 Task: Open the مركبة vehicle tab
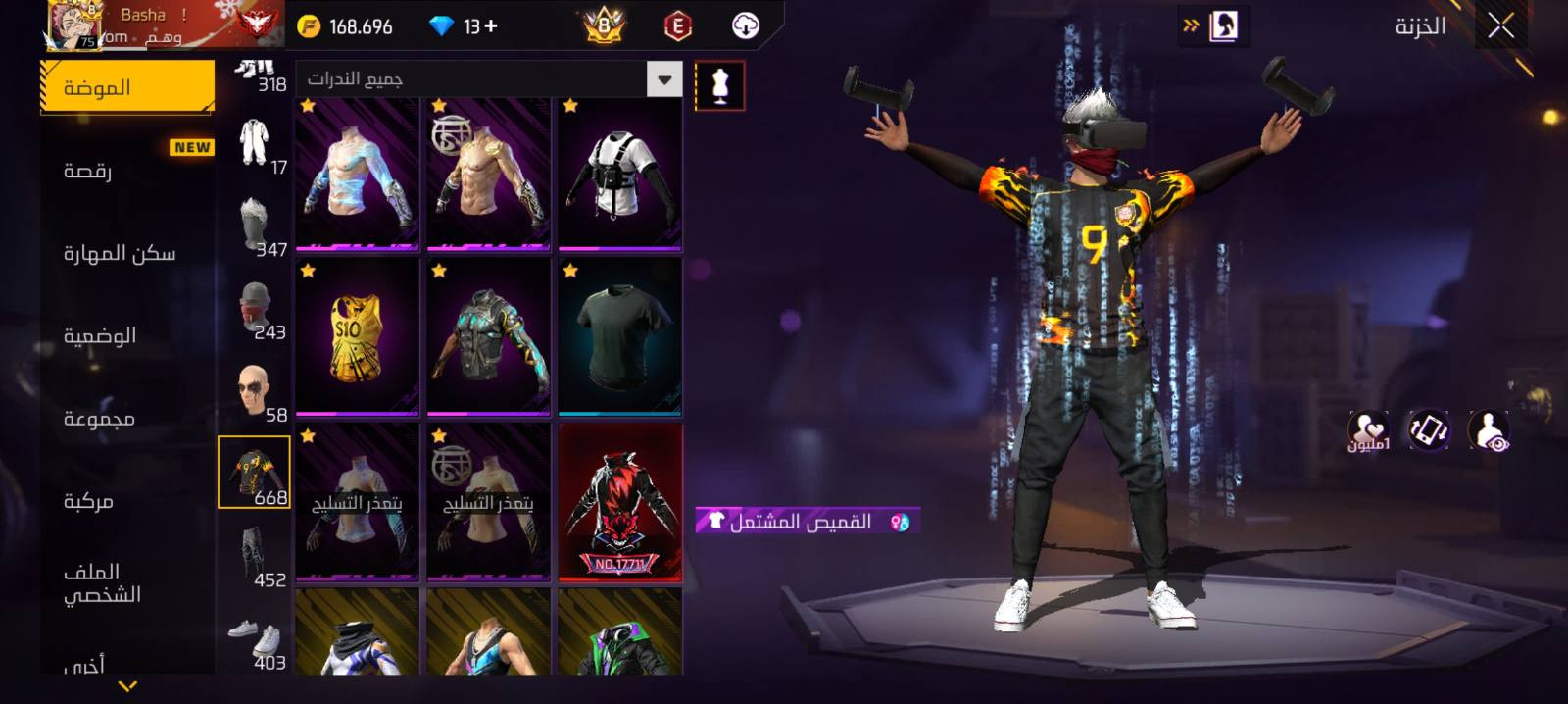pyautogui.click(x=88, y=501)
